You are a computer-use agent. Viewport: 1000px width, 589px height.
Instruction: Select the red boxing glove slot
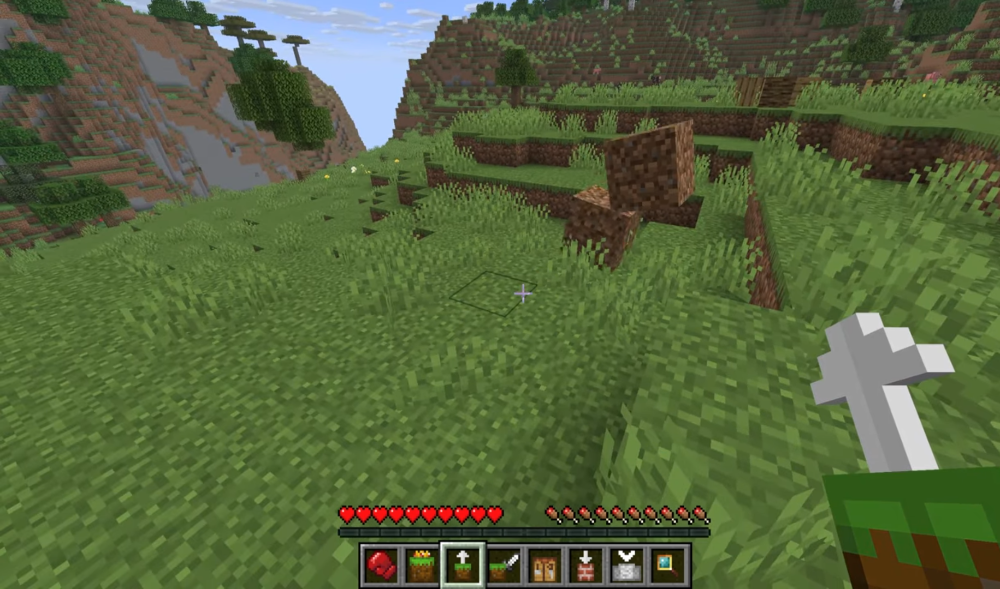coord(380,566)
